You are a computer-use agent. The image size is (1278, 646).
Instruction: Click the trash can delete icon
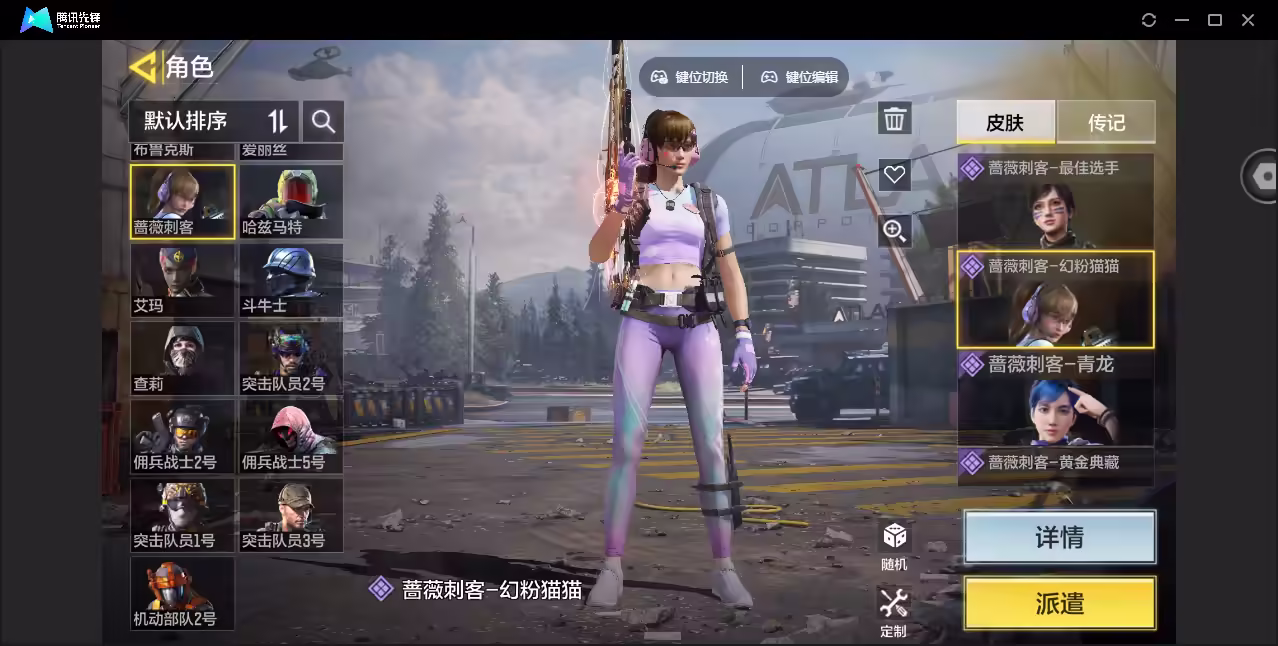(x=894, y=119)
